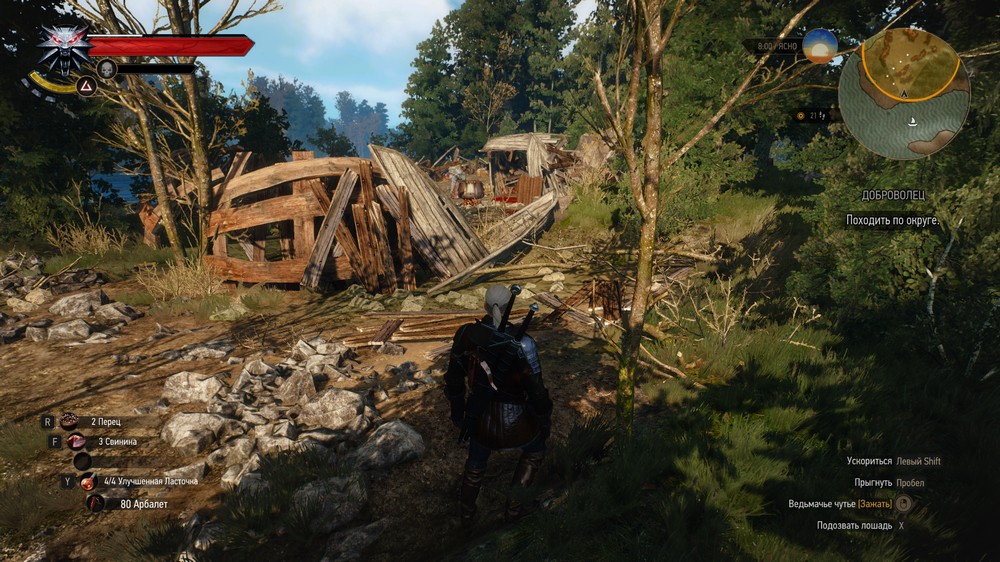1000x562 pixels.
Task: Select the boat marker on the minimap
Action: tap(911, 122)
